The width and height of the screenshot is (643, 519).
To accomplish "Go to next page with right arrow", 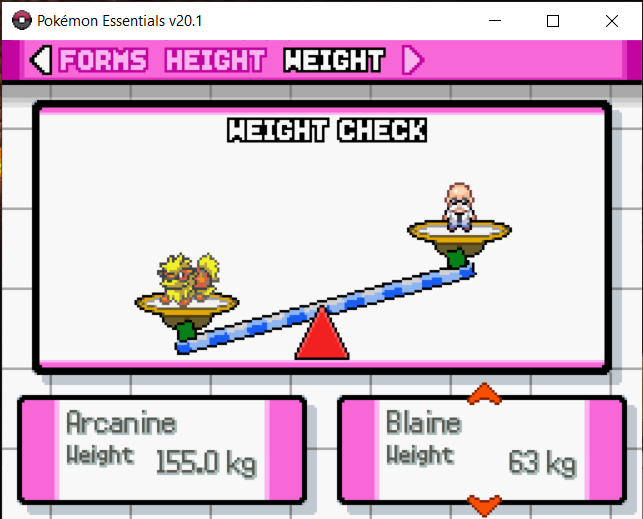I will 412,61.
